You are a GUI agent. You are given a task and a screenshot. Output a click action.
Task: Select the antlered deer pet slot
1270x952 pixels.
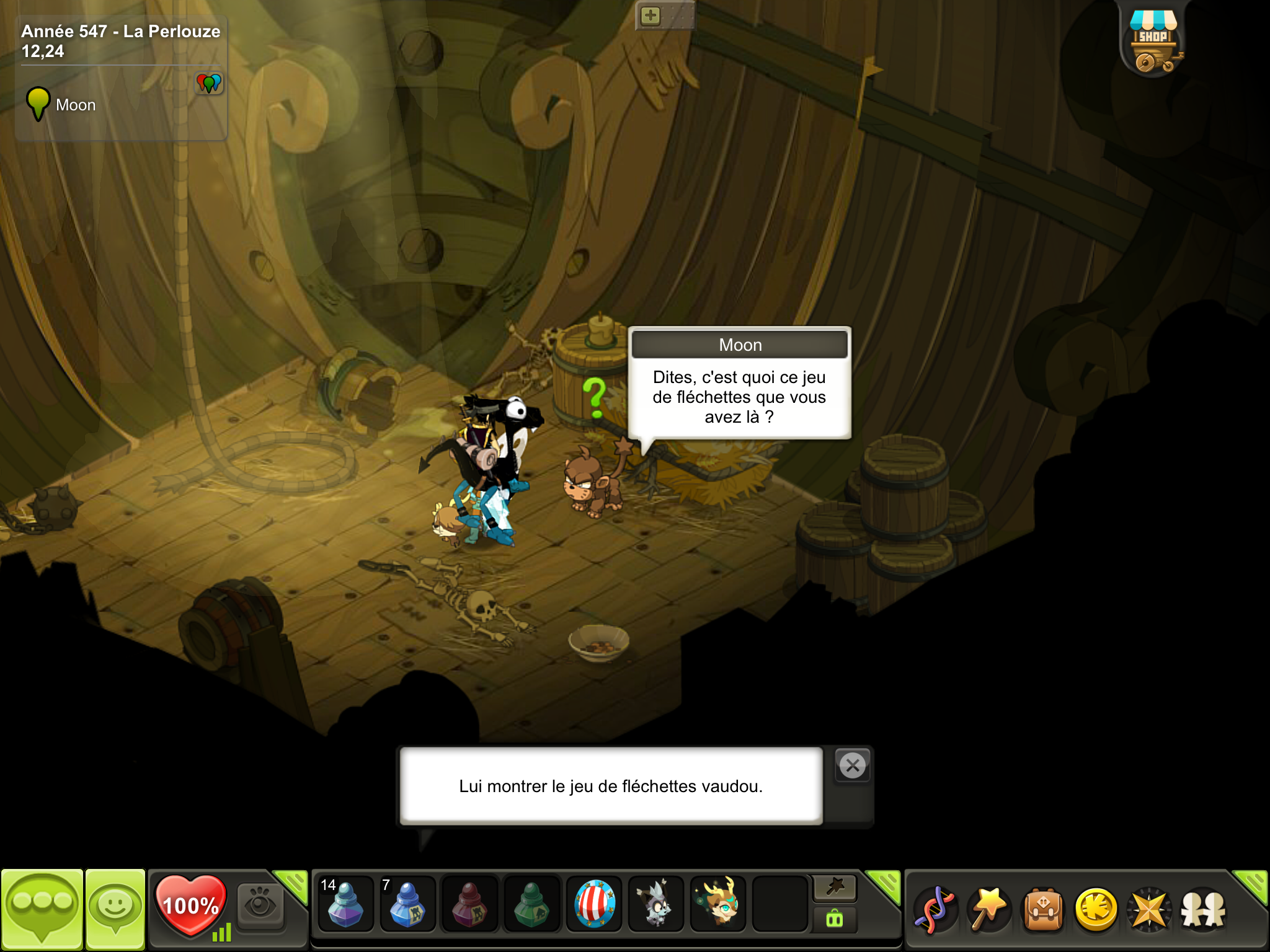pos(718,905)
